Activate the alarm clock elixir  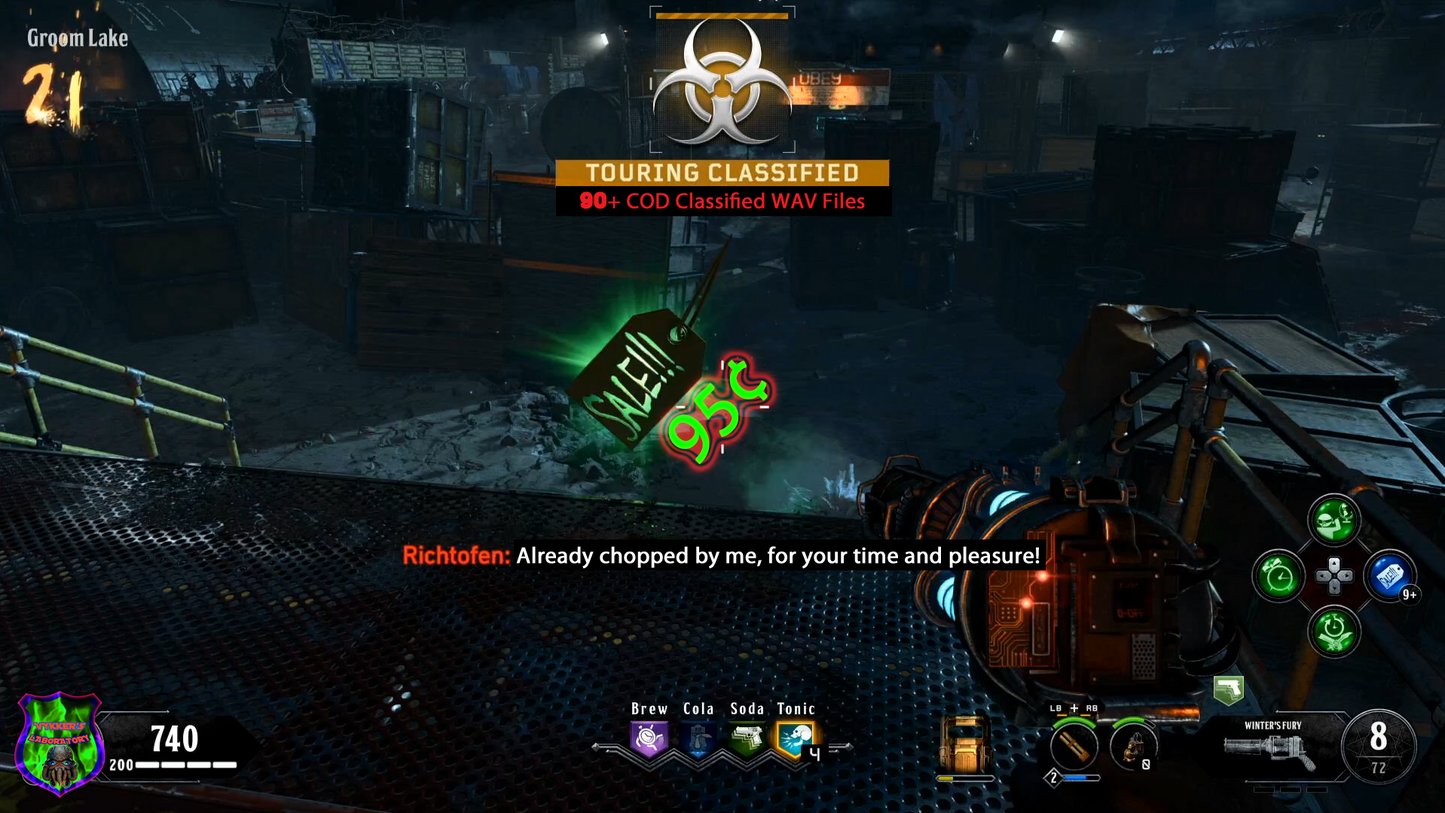click(1279, 576)
